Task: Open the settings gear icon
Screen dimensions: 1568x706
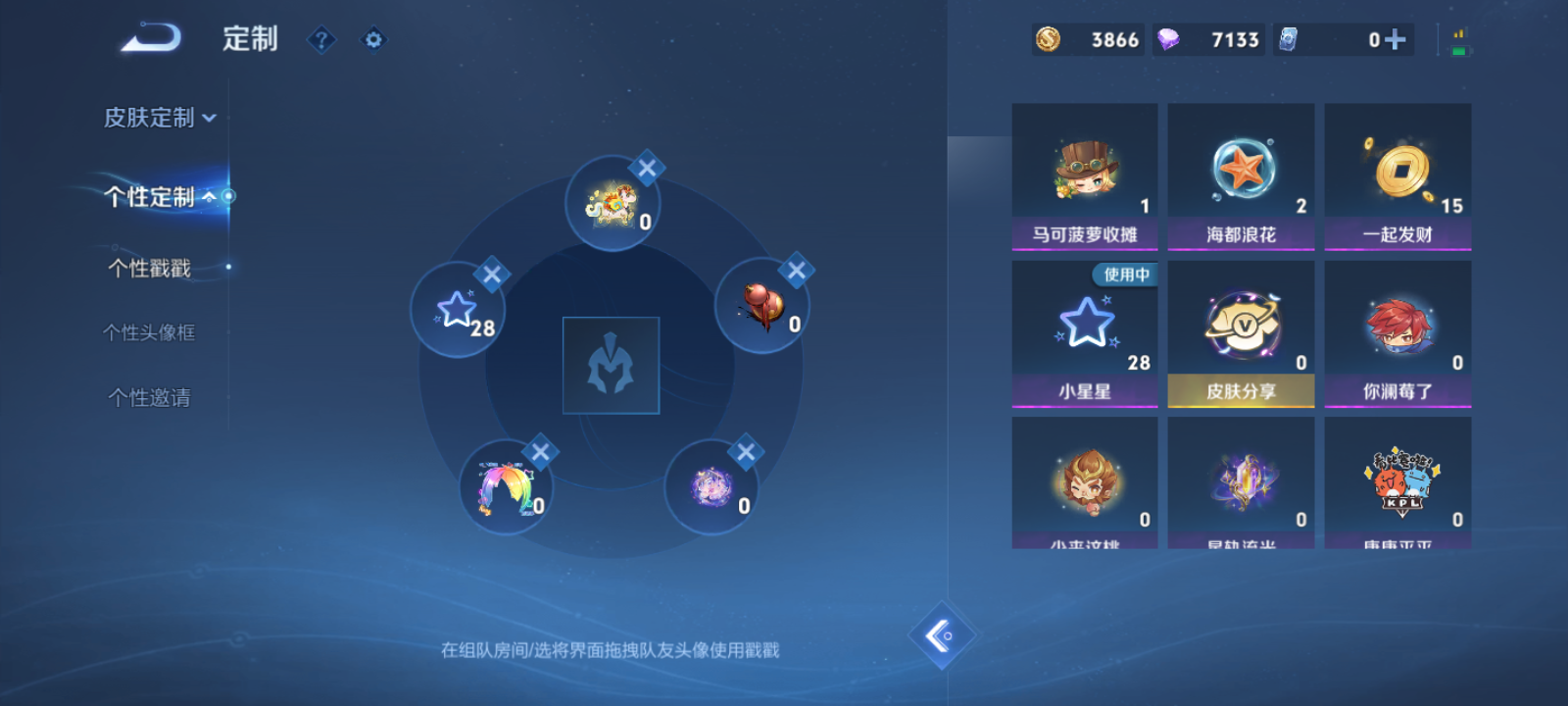Action: pos(373,40)
